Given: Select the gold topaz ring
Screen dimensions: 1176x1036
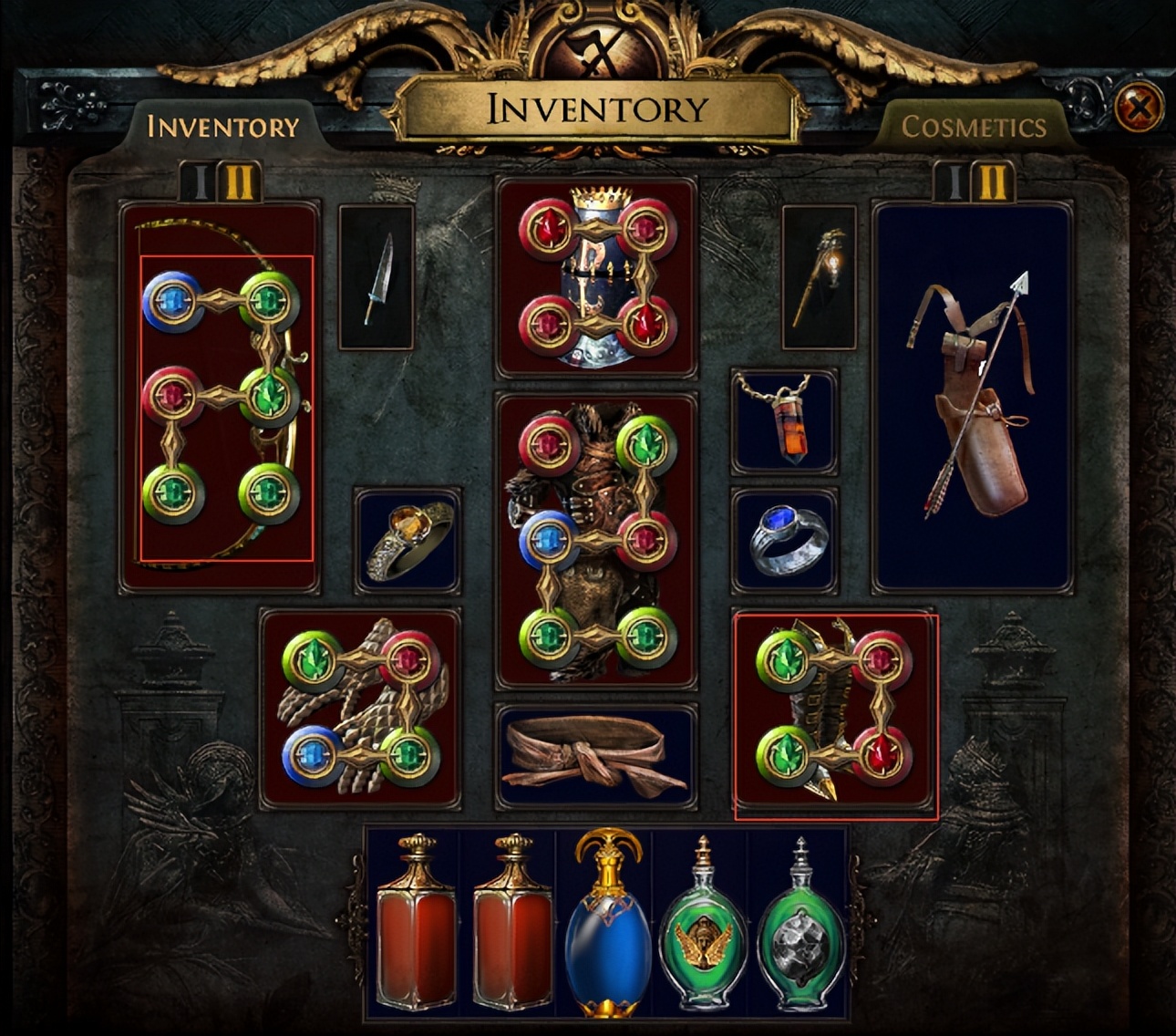Looking at the screenshot, I should 407,541.
